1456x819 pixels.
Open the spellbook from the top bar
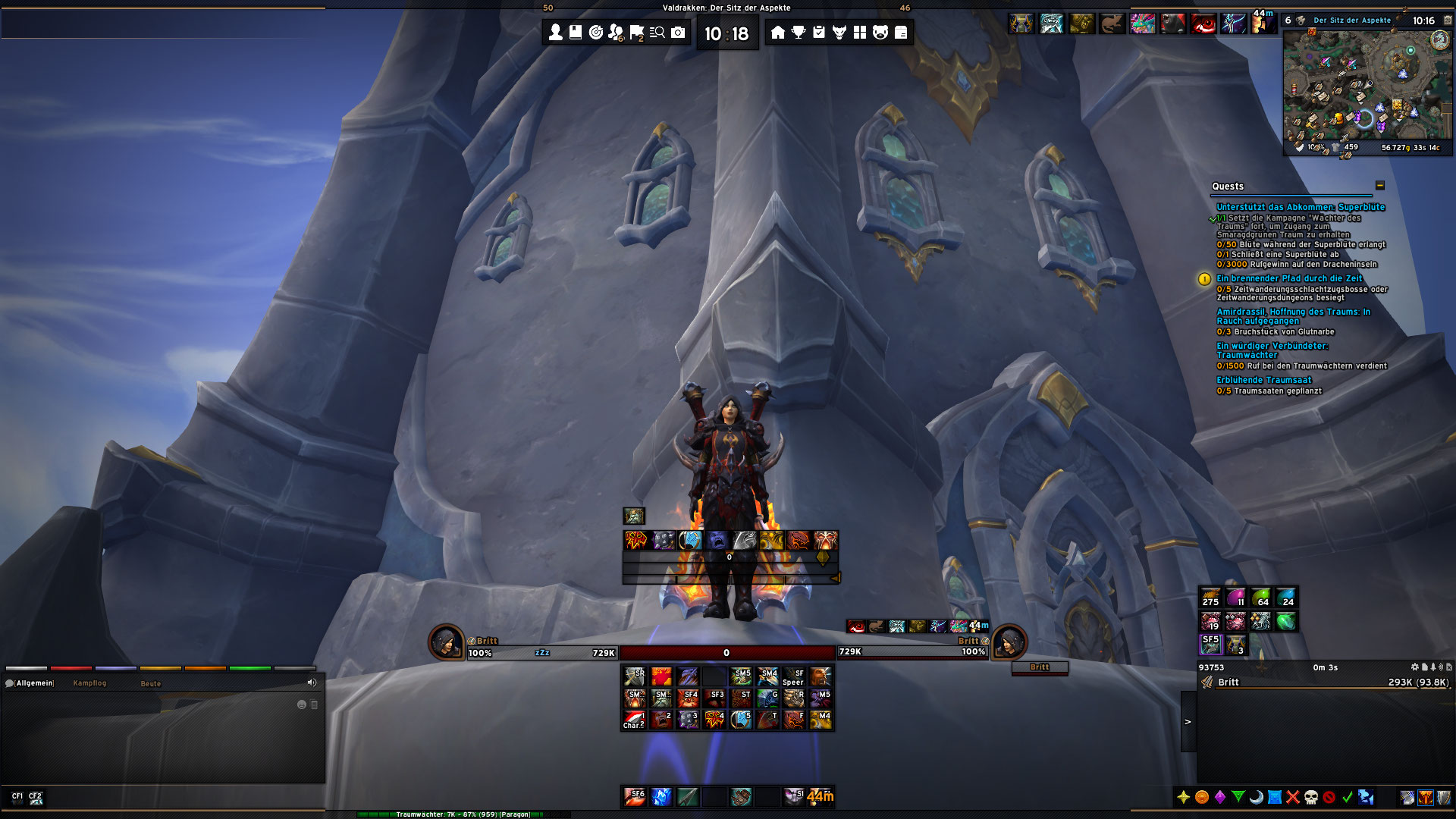576,32
